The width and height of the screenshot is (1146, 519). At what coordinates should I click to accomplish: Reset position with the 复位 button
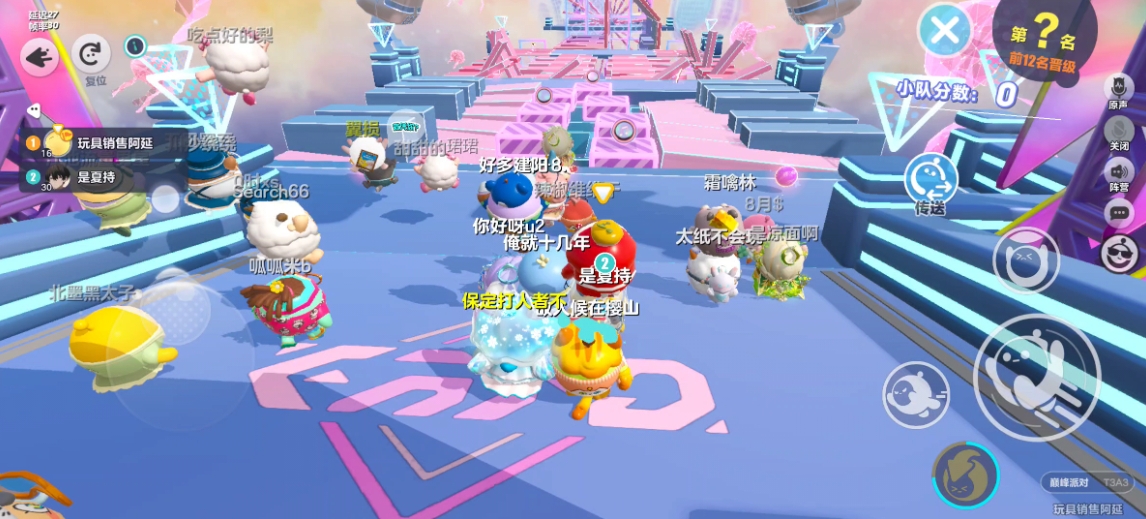point(94,56)
